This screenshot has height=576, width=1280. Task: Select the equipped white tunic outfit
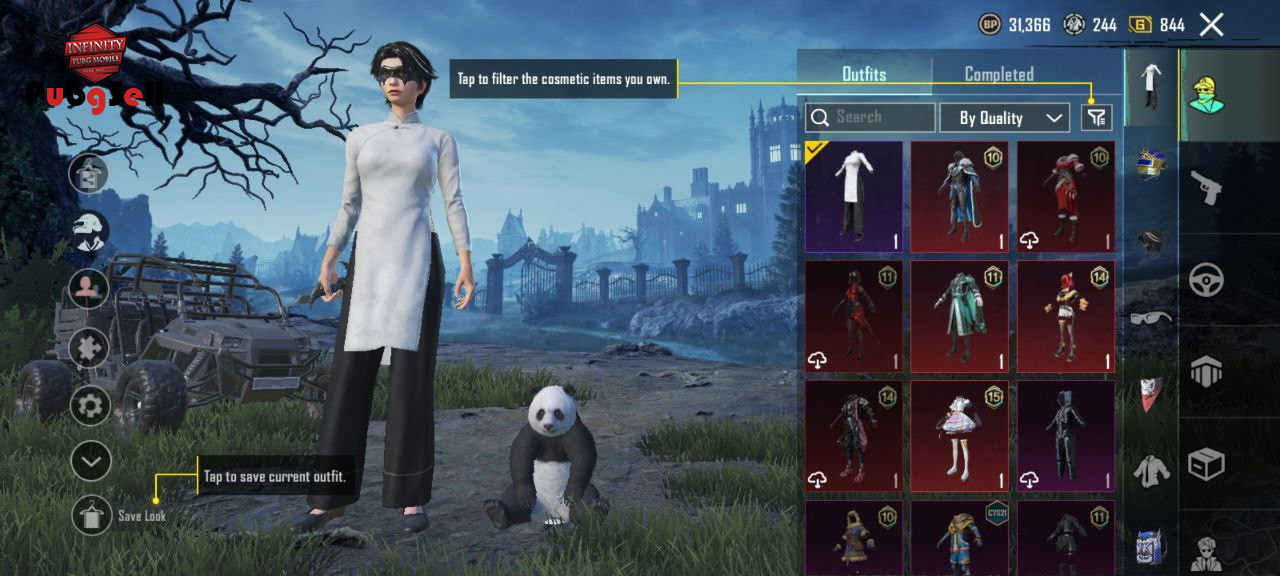pyautogui.click(x=854, y=196)
